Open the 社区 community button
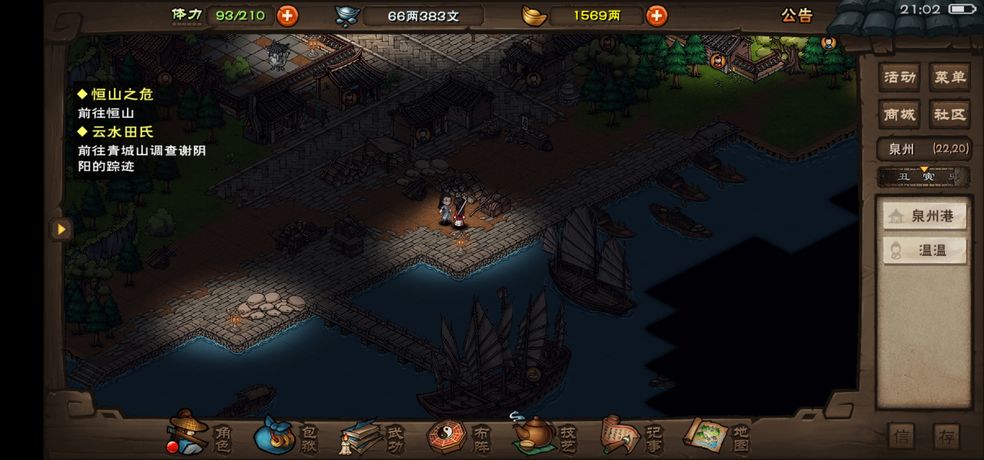 (x=949, y=114)
